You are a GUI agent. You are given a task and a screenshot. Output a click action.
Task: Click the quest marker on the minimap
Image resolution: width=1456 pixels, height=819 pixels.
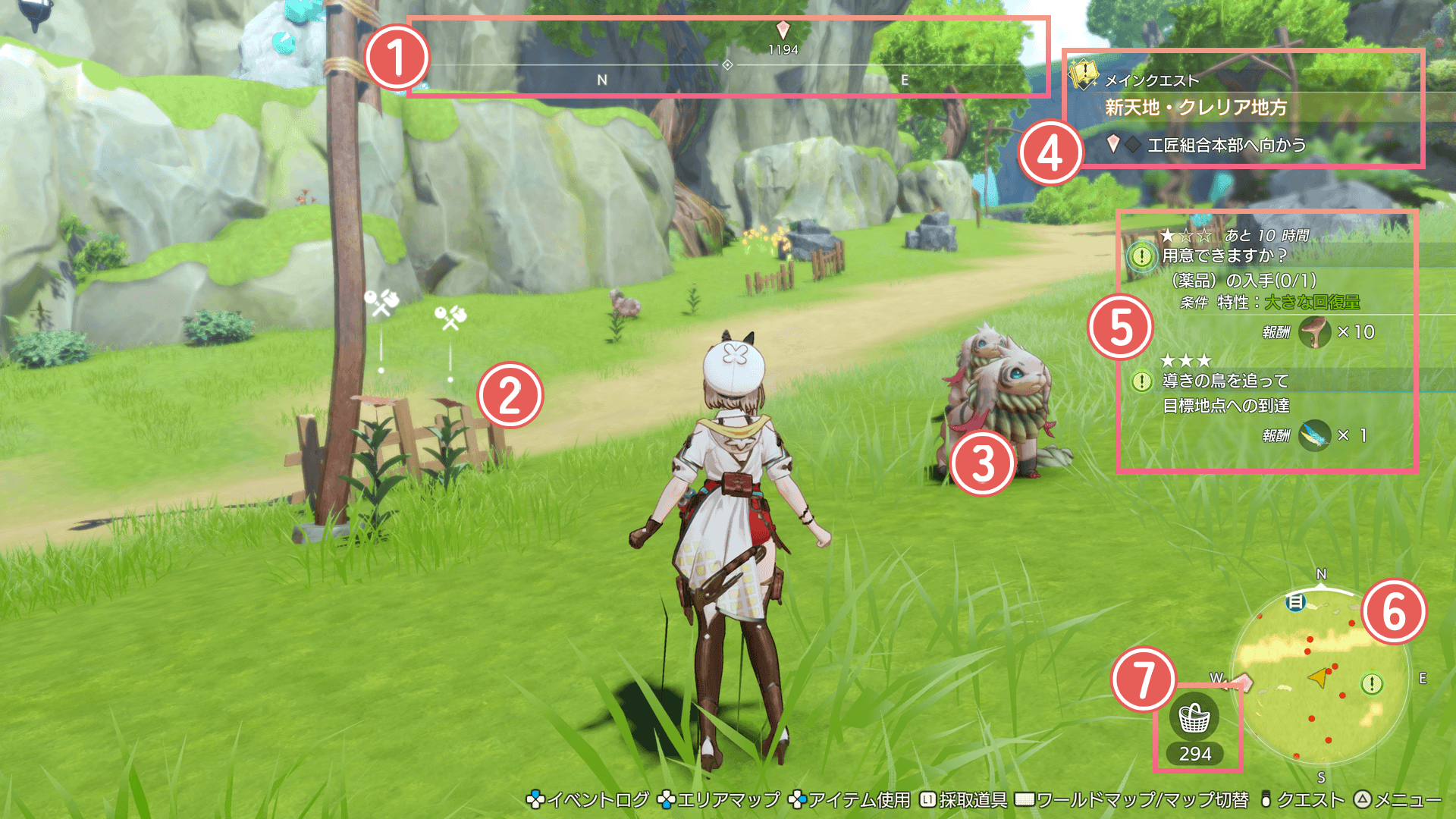(x=1371, y=684)
